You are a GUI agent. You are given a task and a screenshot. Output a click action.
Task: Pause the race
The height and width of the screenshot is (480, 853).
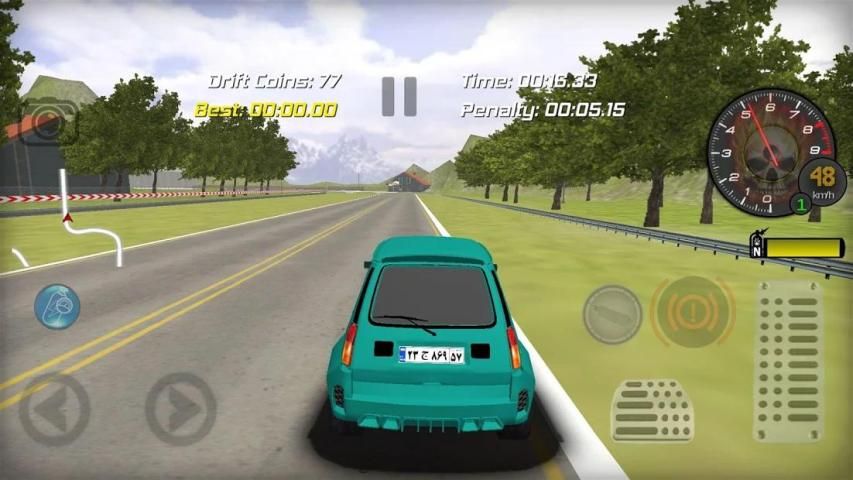point(399,96)
